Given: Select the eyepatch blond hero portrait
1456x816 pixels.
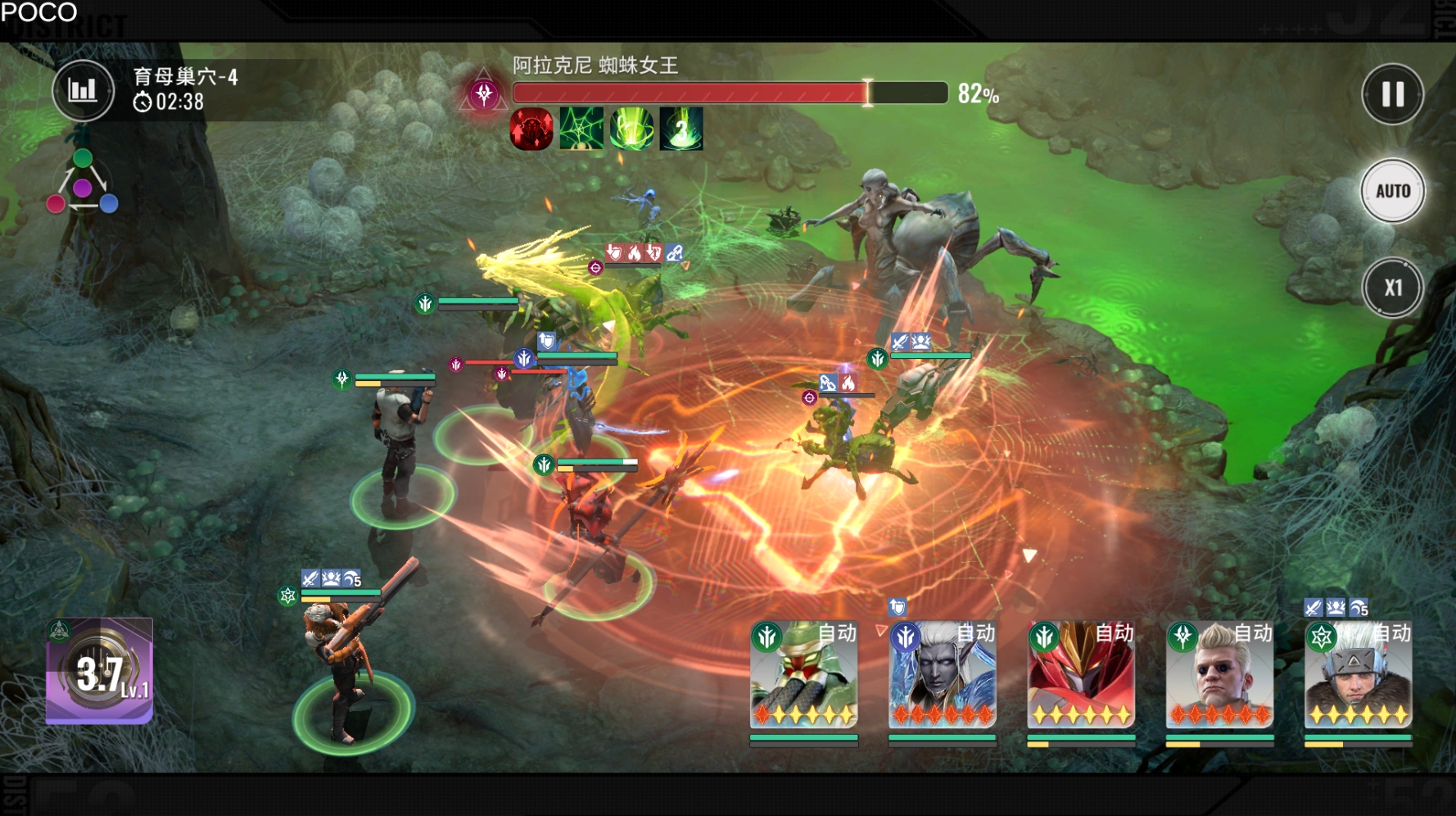Looking at the screenshot, I should pyautogui.click(x=1219, y=675).
